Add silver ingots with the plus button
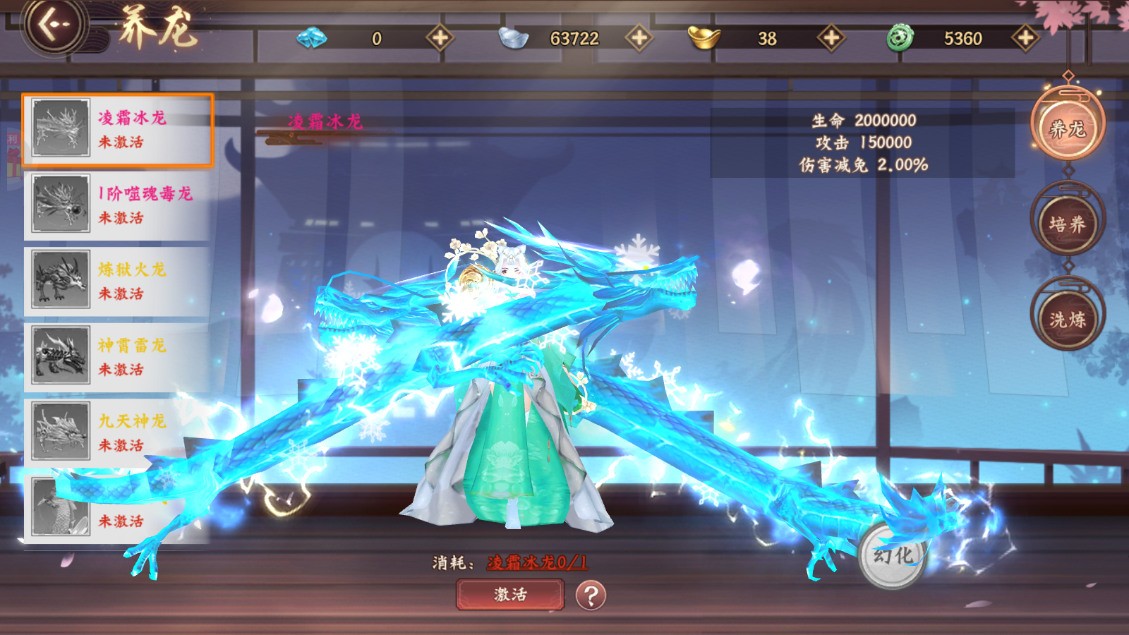 point(638,38)
